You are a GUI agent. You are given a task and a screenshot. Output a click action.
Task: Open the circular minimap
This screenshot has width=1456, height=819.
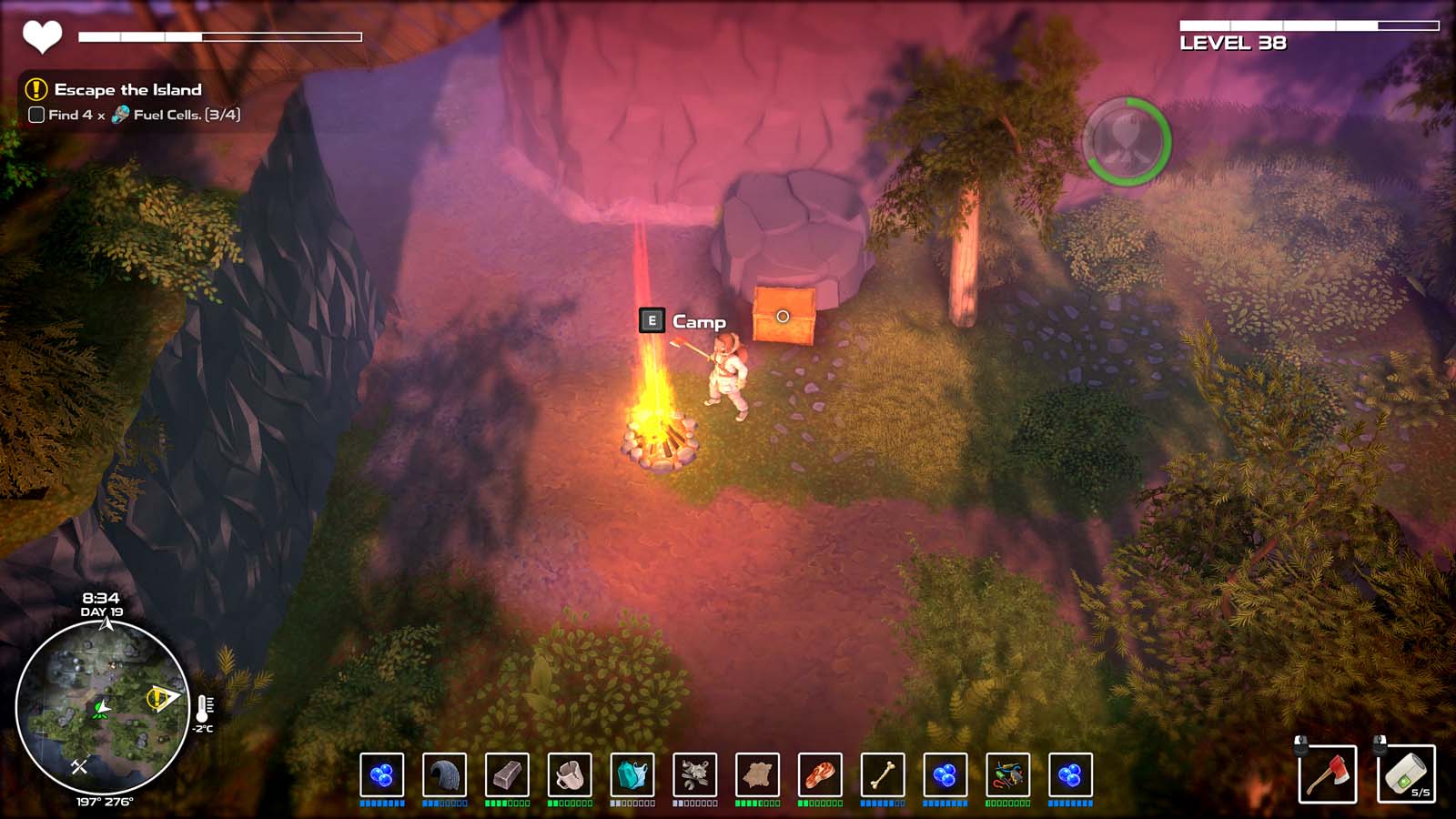(101, 707)
